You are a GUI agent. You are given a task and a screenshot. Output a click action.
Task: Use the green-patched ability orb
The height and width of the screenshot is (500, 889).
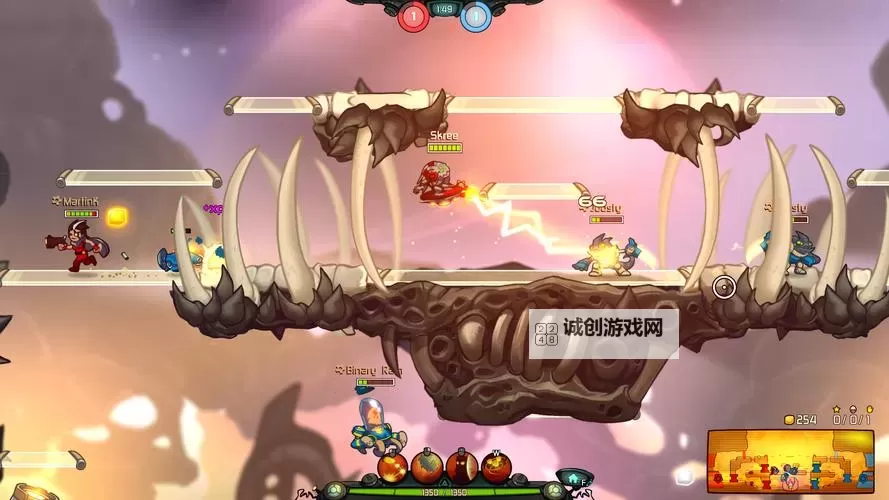(x=427, y=467)
